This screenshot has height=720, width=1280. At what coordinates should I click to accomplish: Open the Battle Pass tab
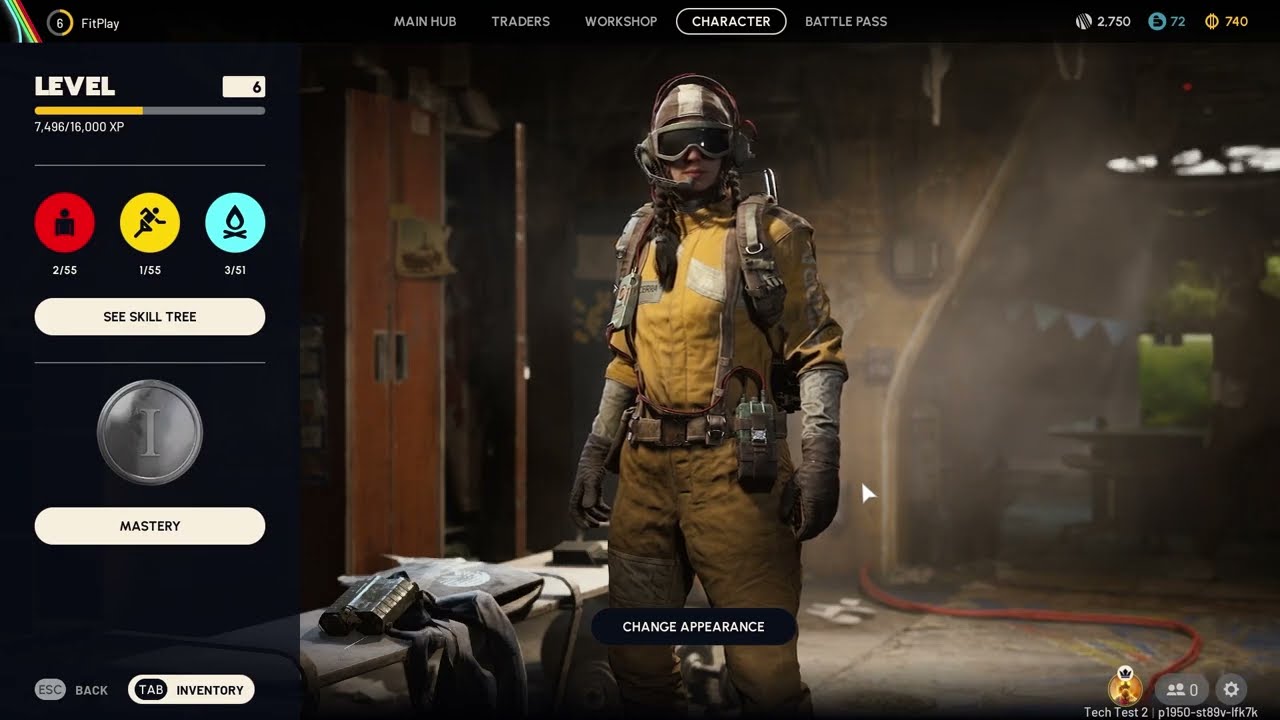846,21
